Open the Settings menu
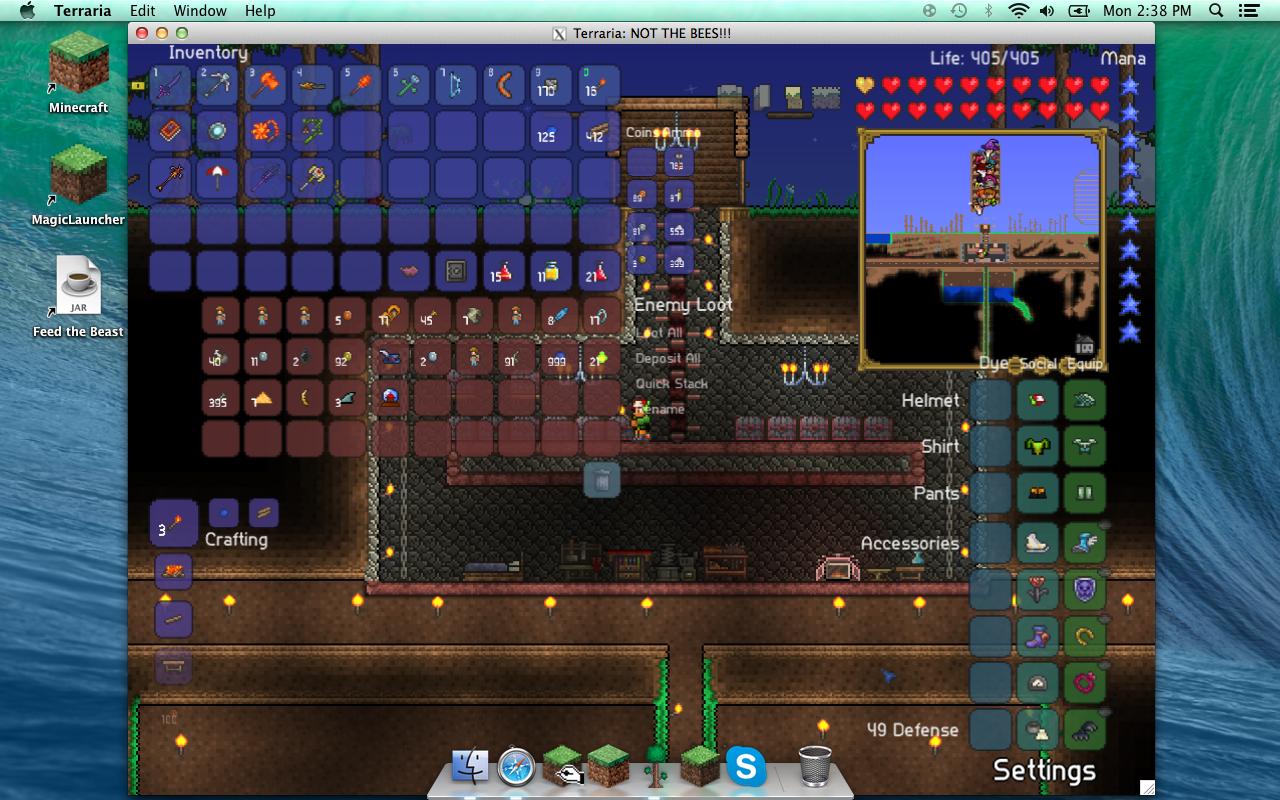 [1043, 770]
